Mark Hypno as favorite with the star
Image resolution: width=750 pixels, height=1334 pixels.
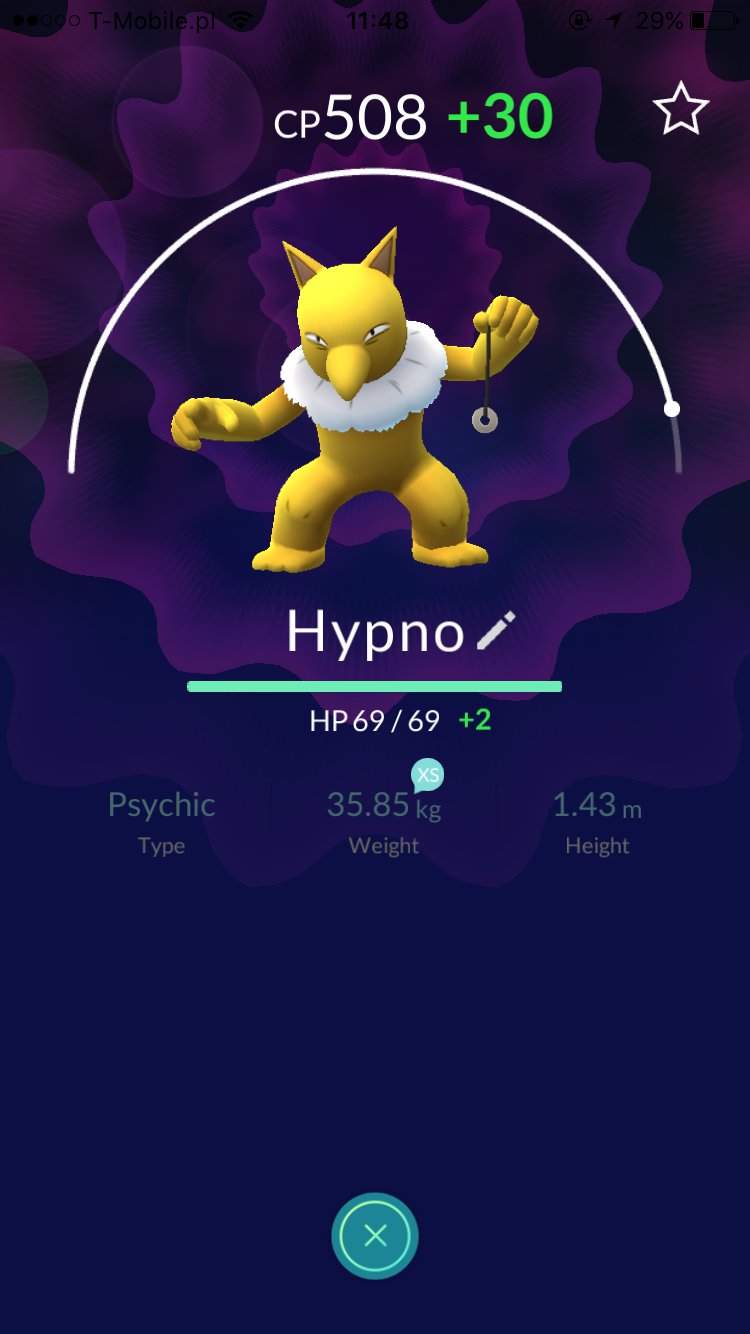[x=681, y=109]
